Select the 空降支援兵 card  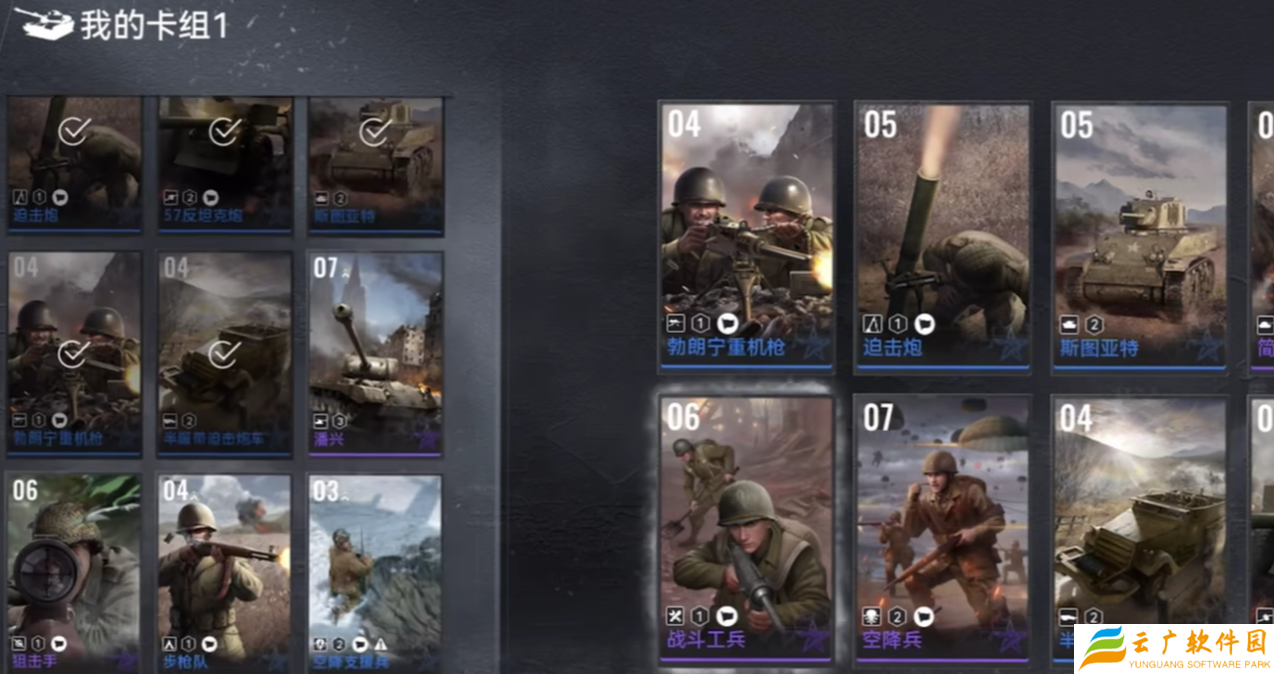375,572
